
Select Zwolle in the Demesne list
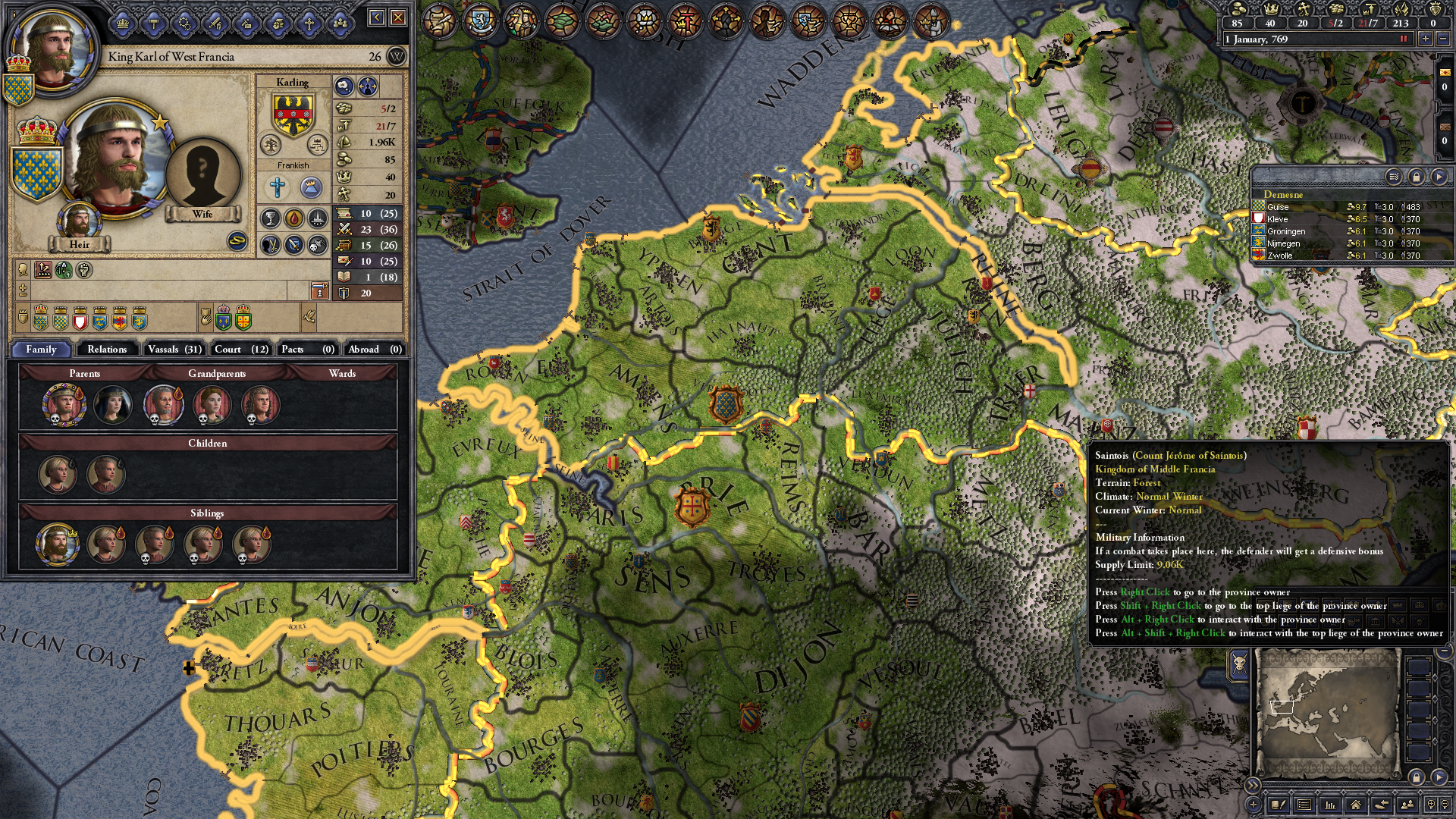click(1280, 256)
